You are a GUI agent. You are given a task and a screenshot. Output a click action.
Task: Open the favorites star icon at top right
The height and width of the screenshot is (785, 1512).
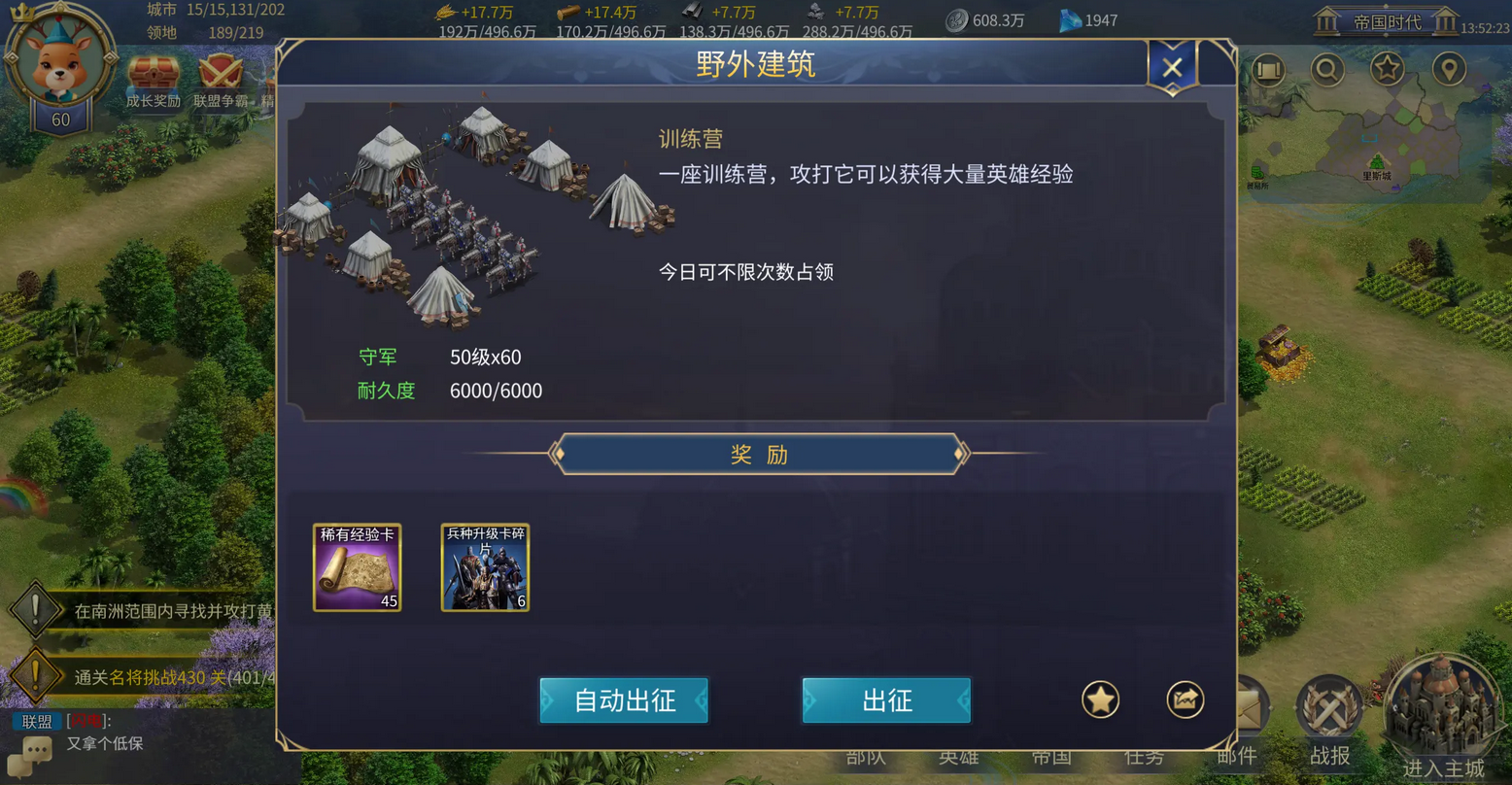1388,69
